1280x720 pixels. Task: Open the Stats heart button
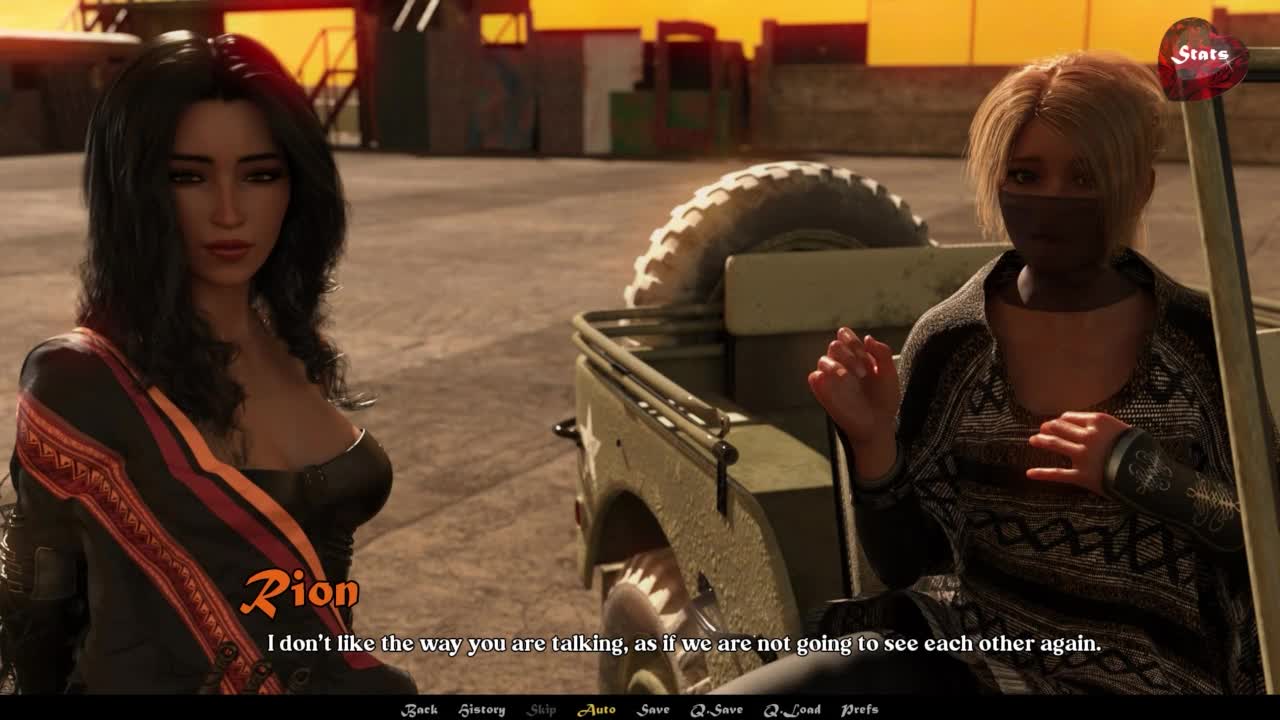click(x=1202, y=57)
